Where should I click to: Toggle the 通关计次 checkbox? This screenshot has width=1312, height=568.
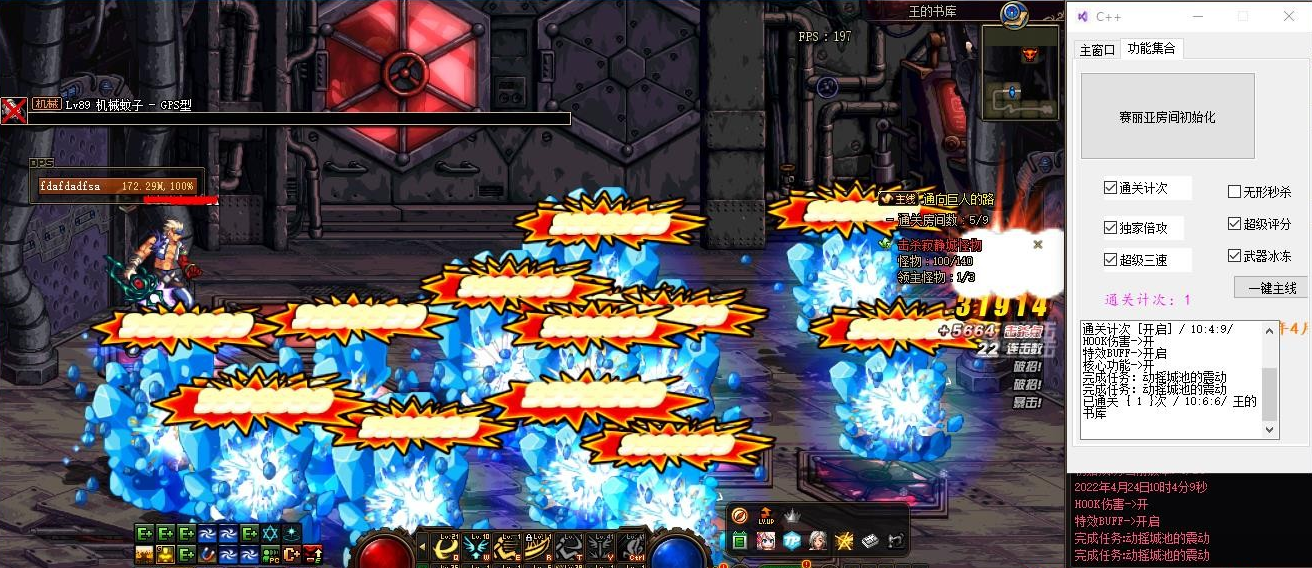tap(1111, 188)
